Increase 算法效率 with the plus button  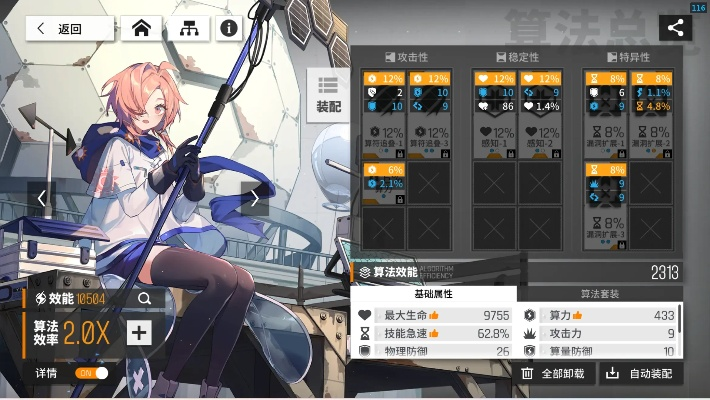[139, 333]
